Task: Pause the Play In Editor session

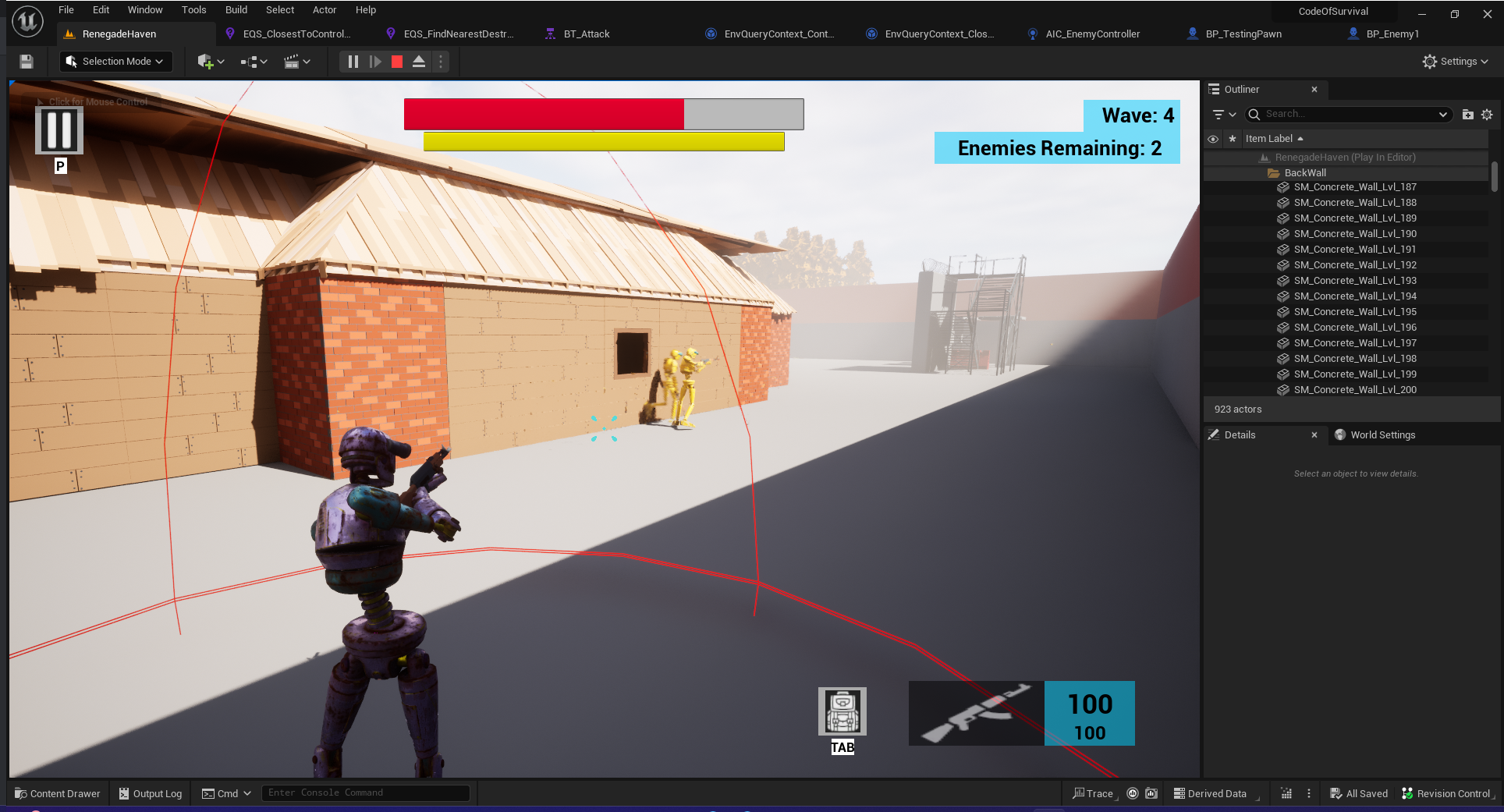Action: point(353,62)
